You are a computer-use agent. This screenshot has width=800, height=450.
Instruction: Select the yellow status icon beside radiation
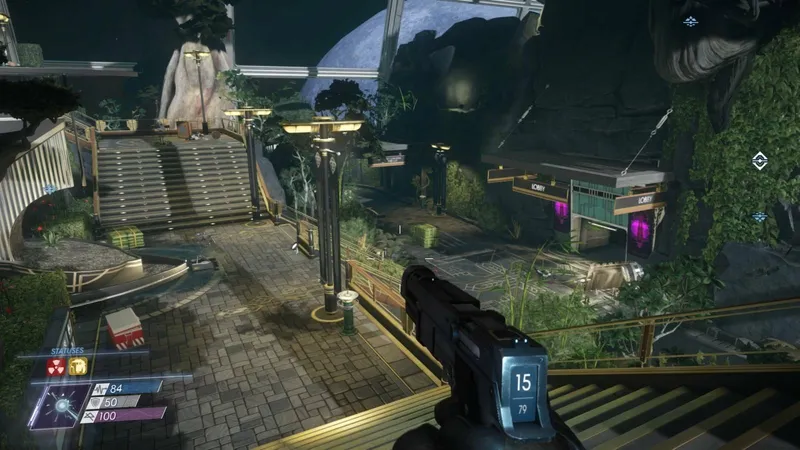(x=78, y=367)
